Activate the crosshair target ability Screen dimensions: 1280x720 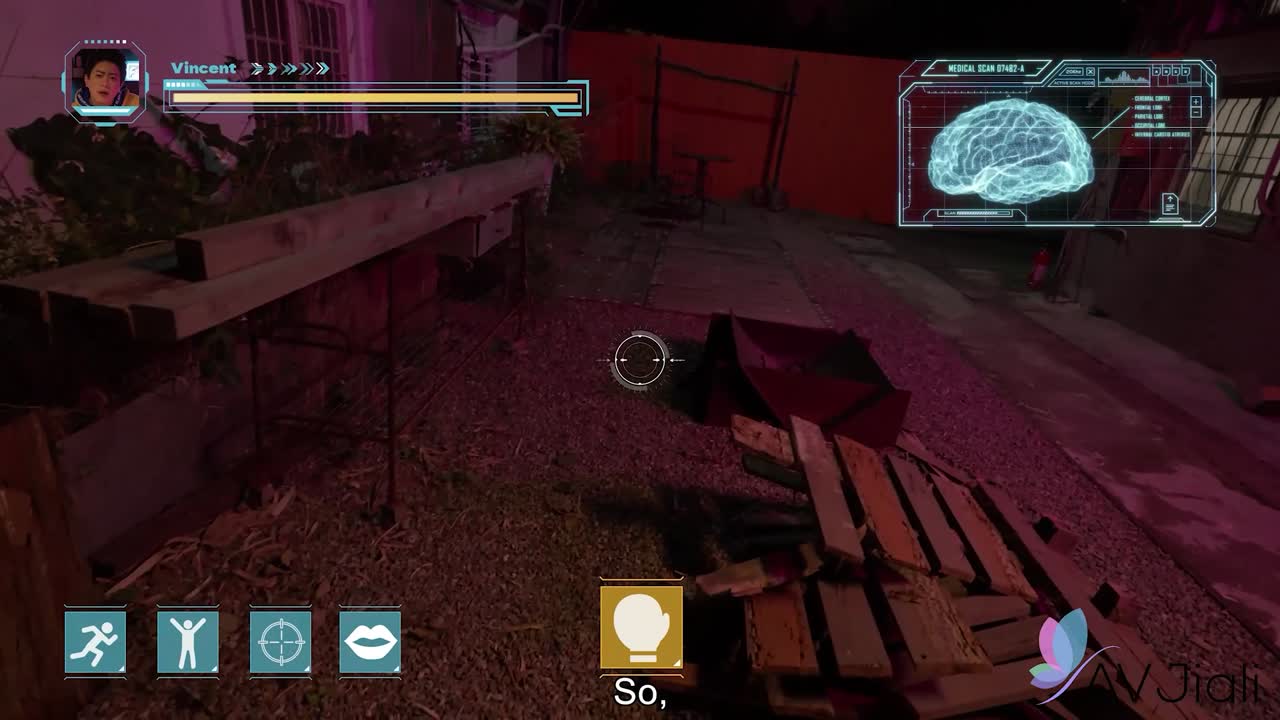tap(280, 641)
